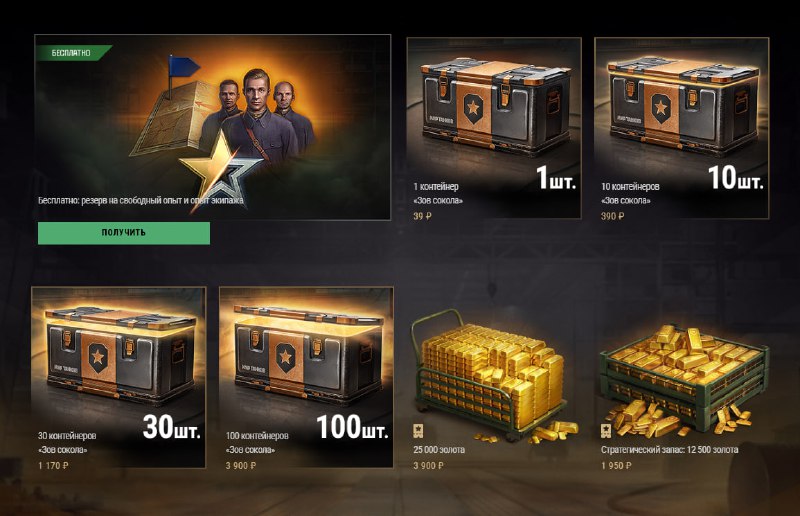The image size is (800, 516).
Task: Select the 1 контейнер «Зов сокола» offer
Action: coord(494,127)
